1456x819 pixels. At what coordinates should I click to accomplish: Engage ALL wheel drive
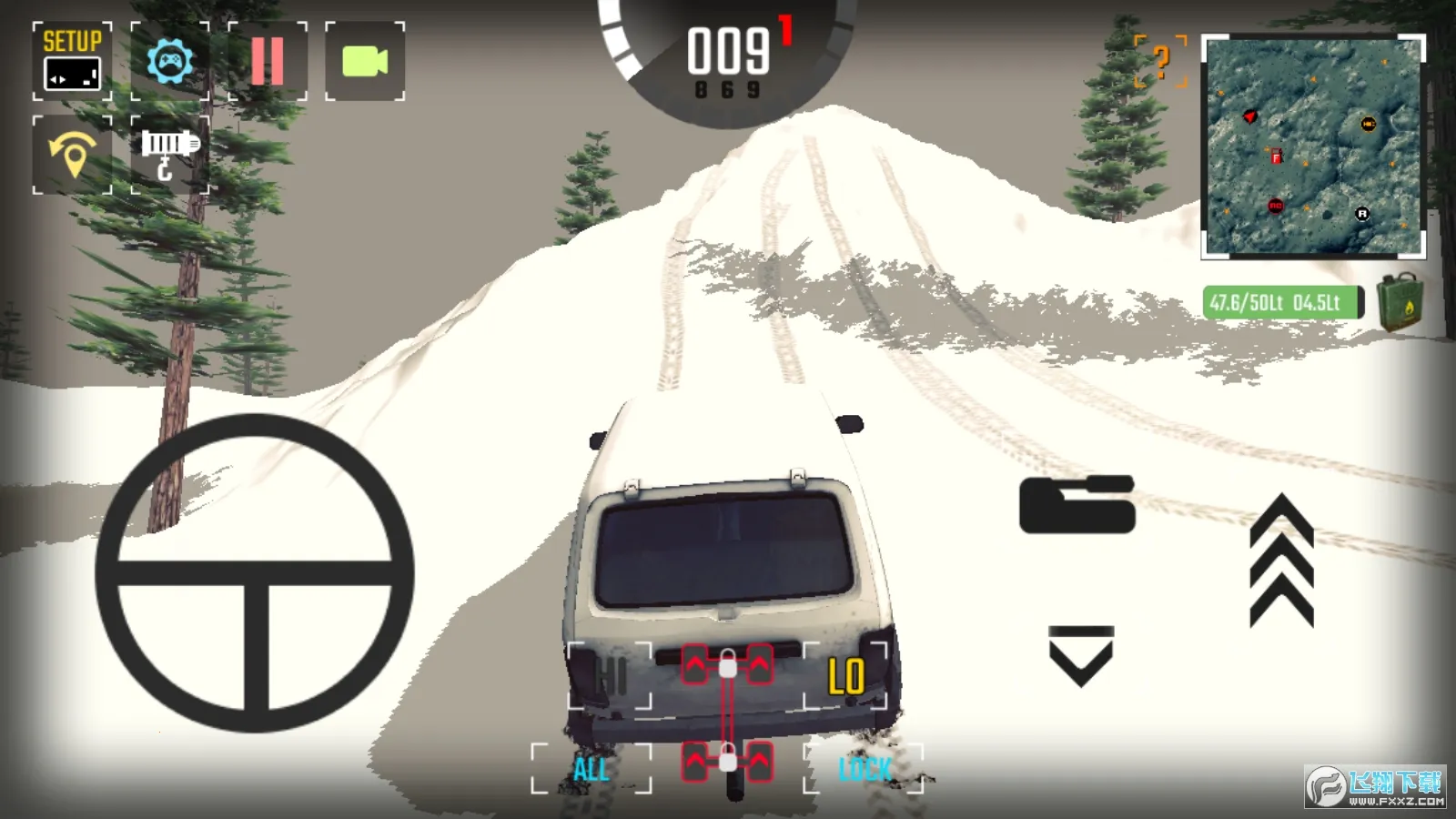[591, 769]
